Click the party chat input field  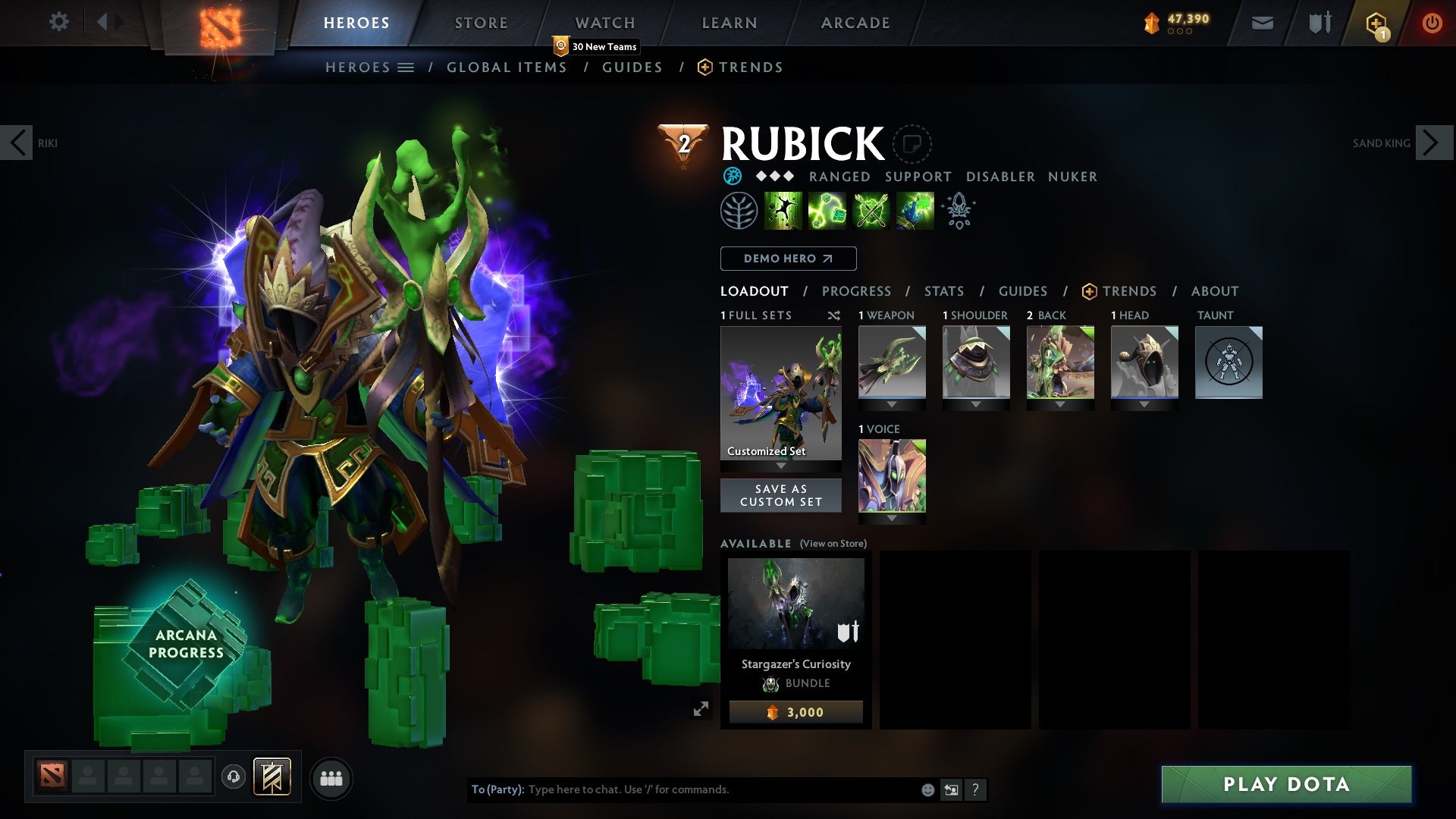coord(682,789)
